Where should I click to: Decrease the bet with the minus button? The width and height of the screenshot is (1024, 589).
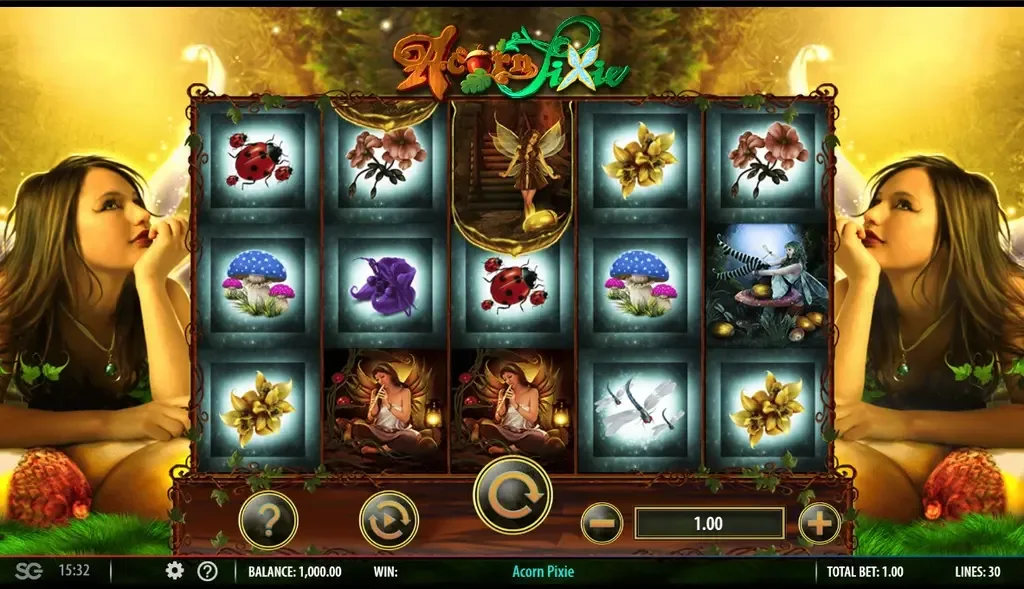(602, 523)
